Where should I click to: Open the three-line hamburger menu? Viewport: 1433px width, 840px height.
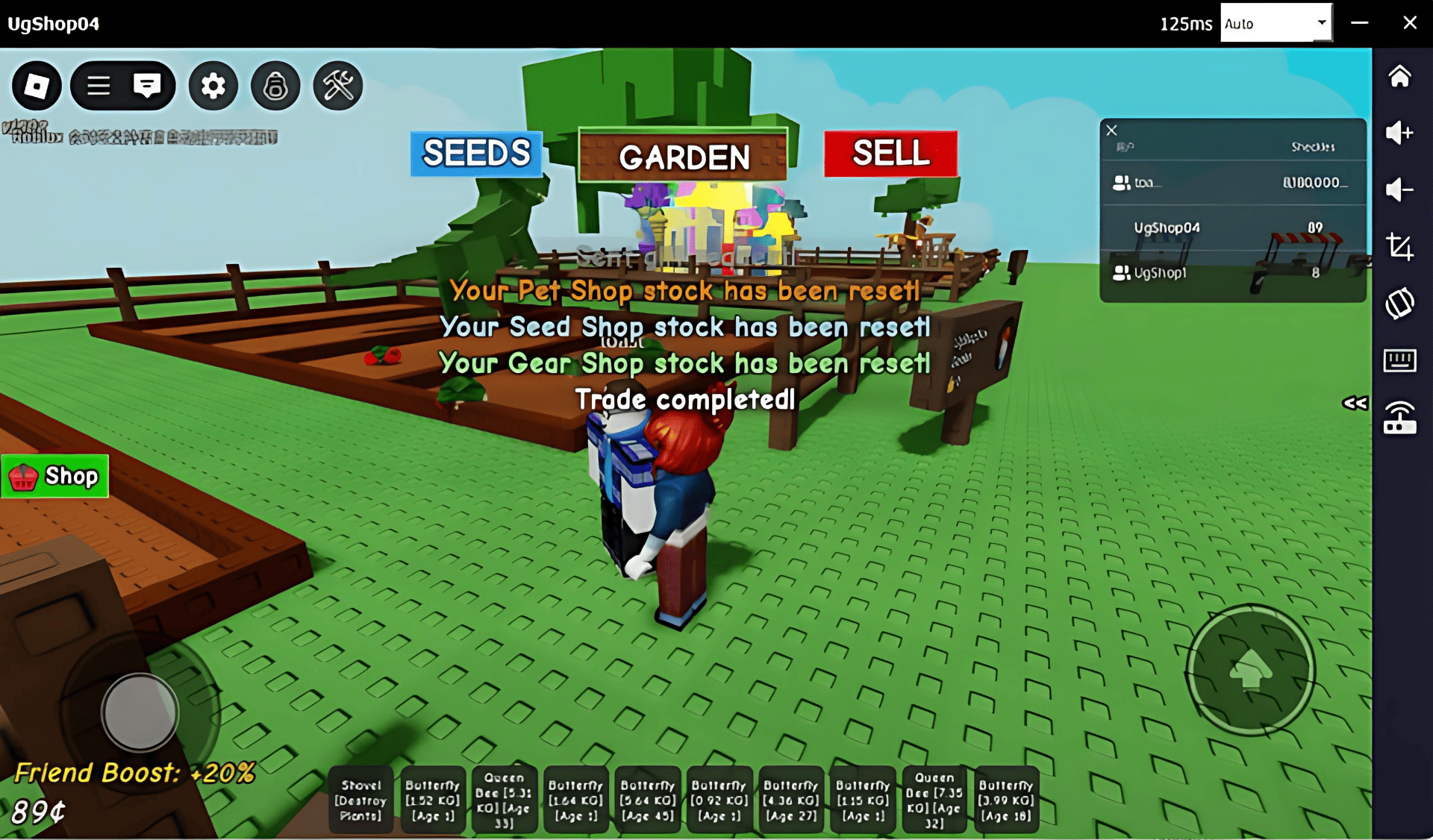click(99, 86)
